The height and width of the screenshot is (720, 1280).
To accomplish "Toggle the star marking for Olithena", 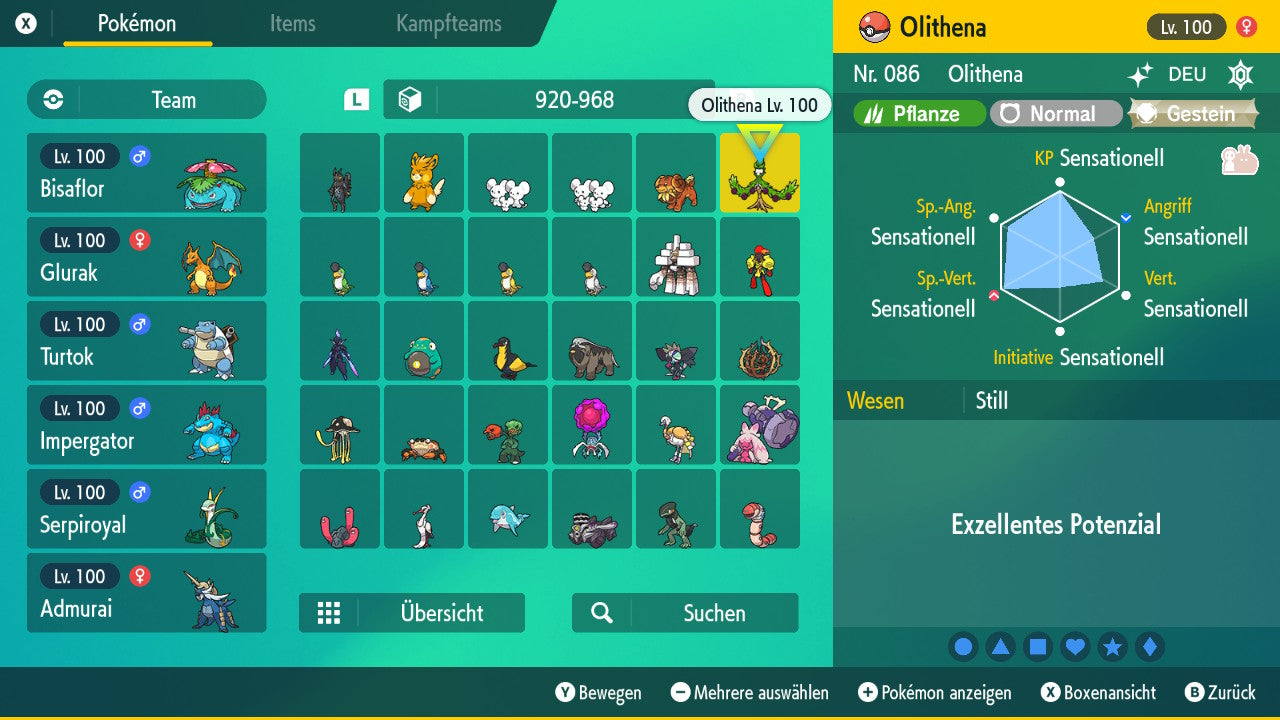I will 1113,647.
